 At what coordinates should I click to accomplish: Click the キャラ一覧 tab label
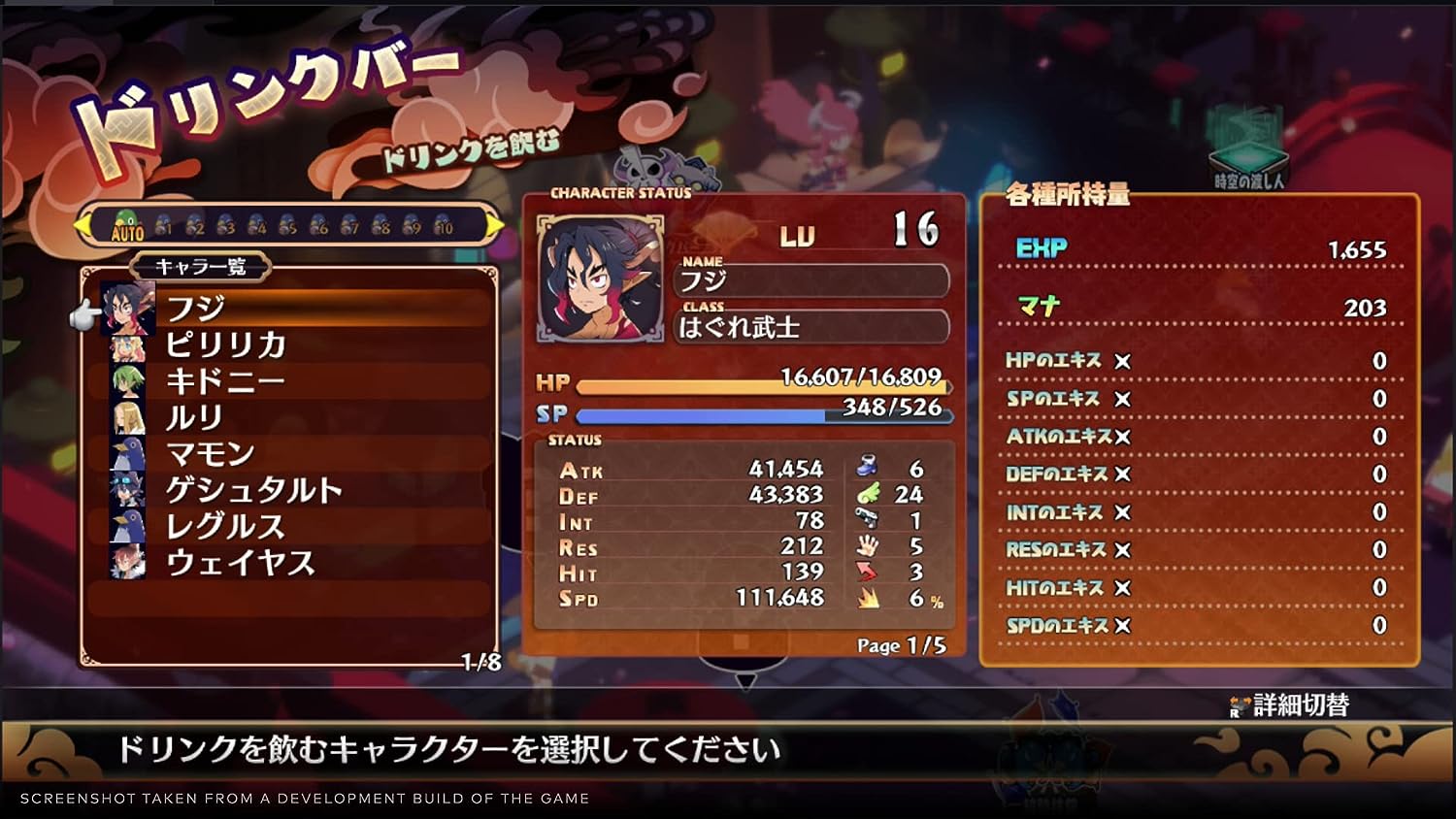pos(203,267)
